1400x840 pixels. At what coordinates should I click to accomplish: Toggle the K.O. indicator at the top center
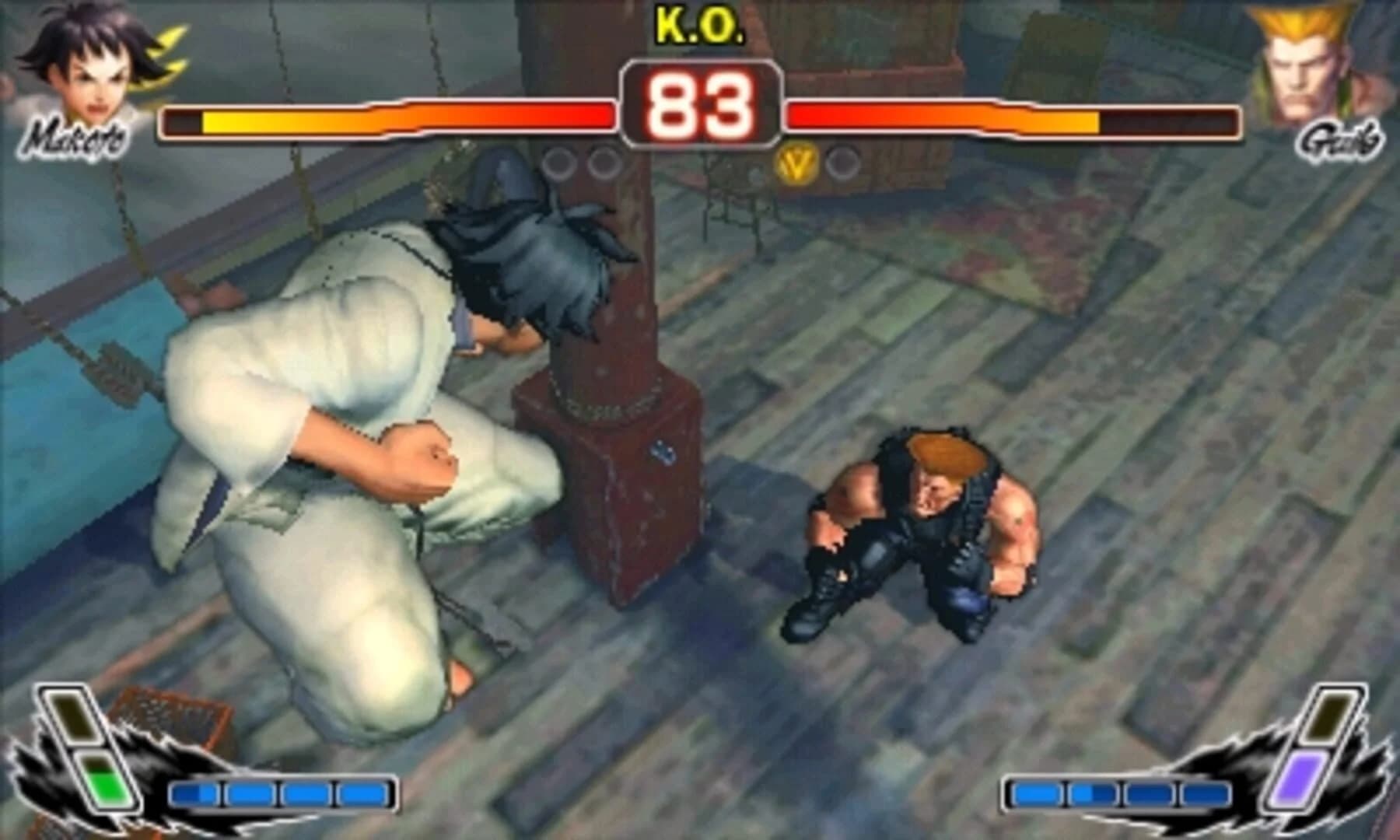pyautogui.click(x=698, y=23)
